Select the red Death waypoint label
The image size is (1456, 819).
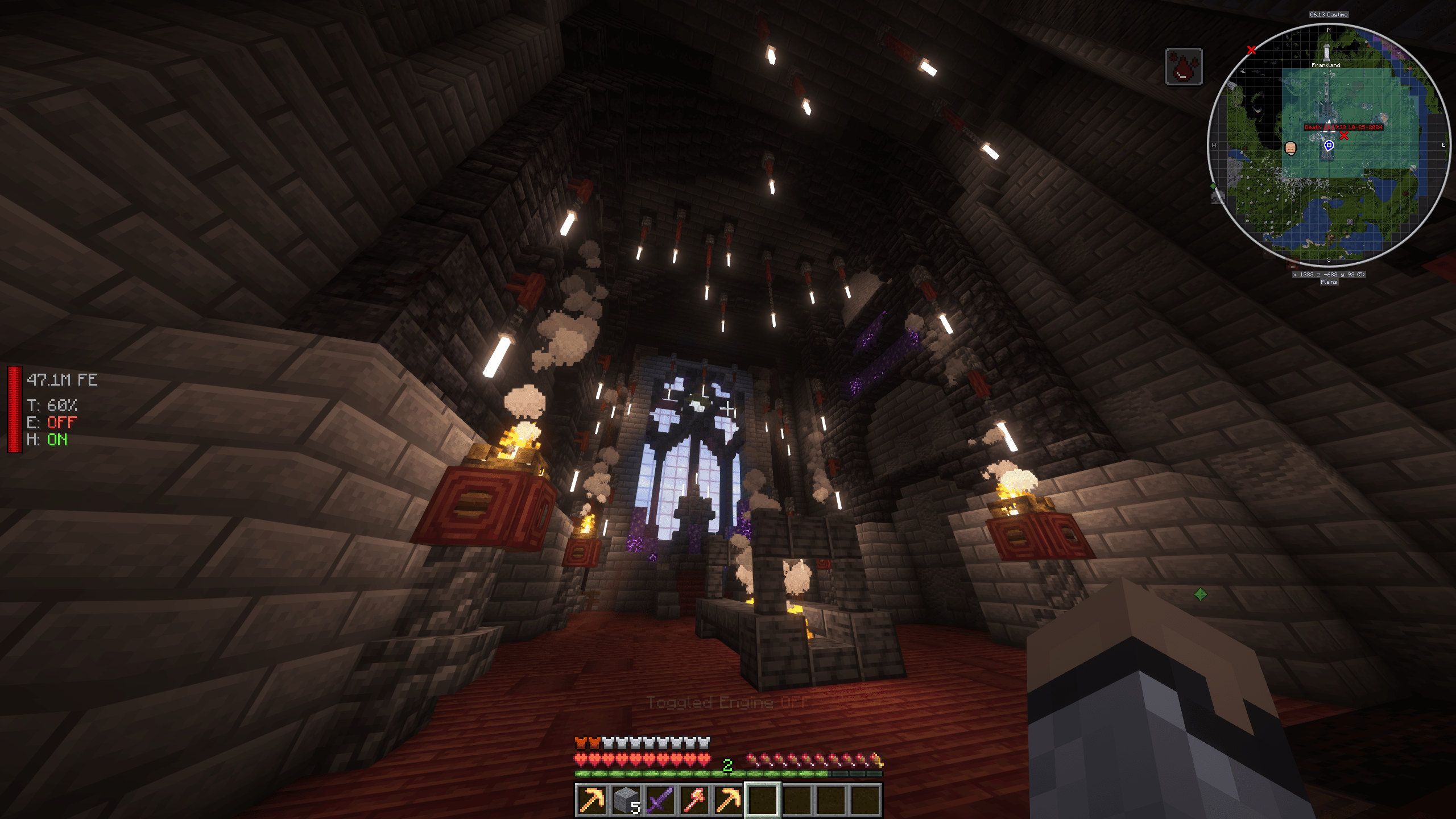(x=1343, y=127)
